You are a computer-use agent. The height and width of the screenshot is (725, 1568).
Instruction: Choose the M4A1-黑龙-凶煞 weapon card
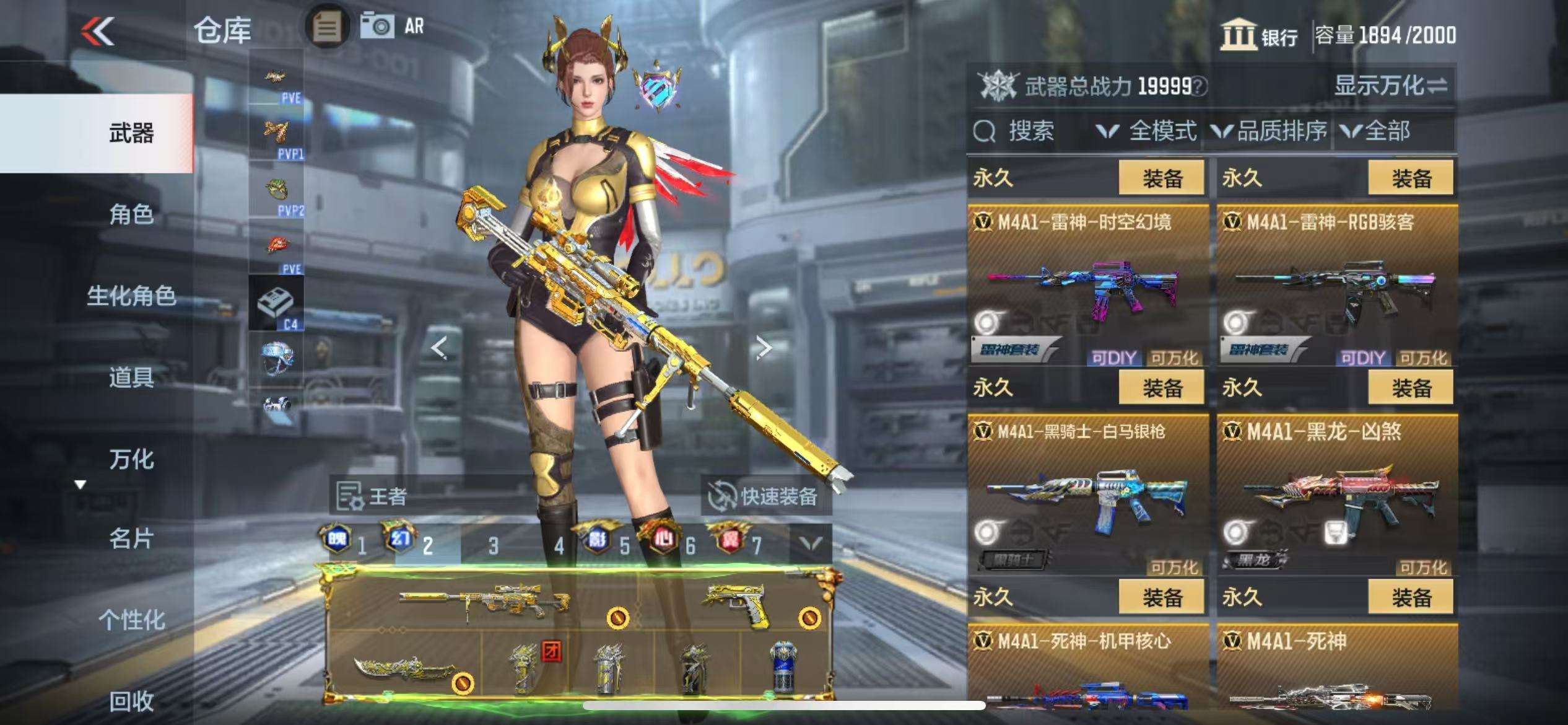[x=1336, y=496]
